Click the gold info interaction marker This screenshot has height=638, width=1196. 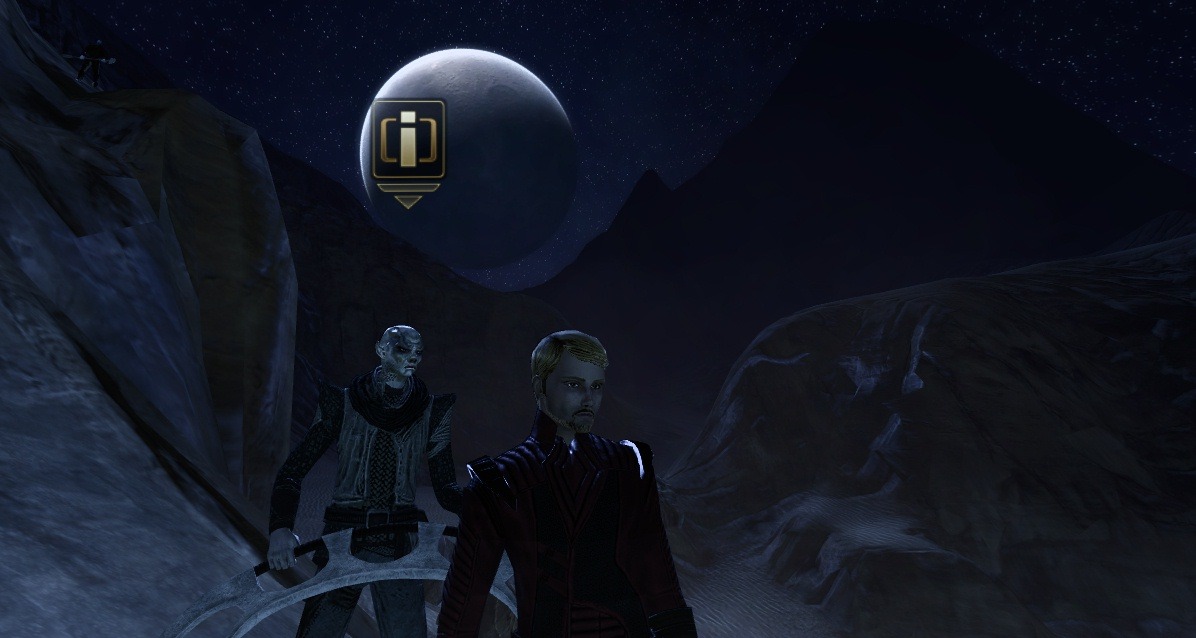click(x=408, y=141)
